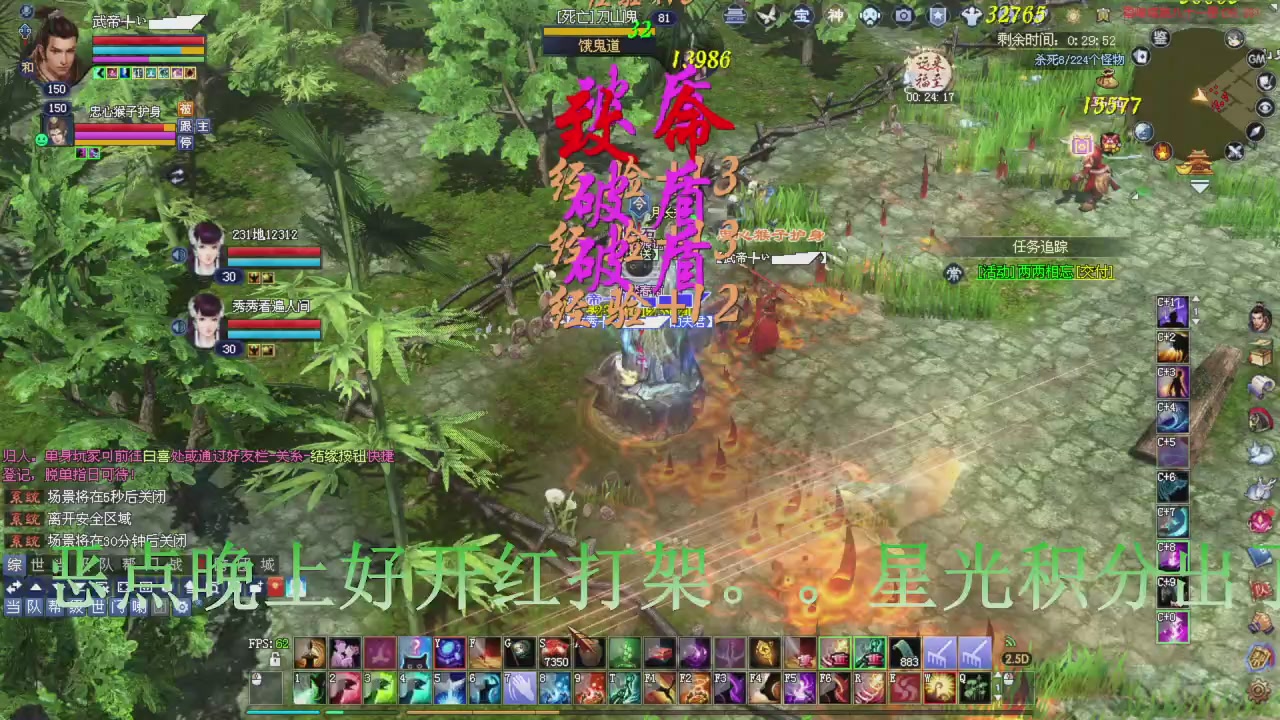1280x720 pixels.
Task: Toggle the 停 stop button for pet
Action: 187,142
